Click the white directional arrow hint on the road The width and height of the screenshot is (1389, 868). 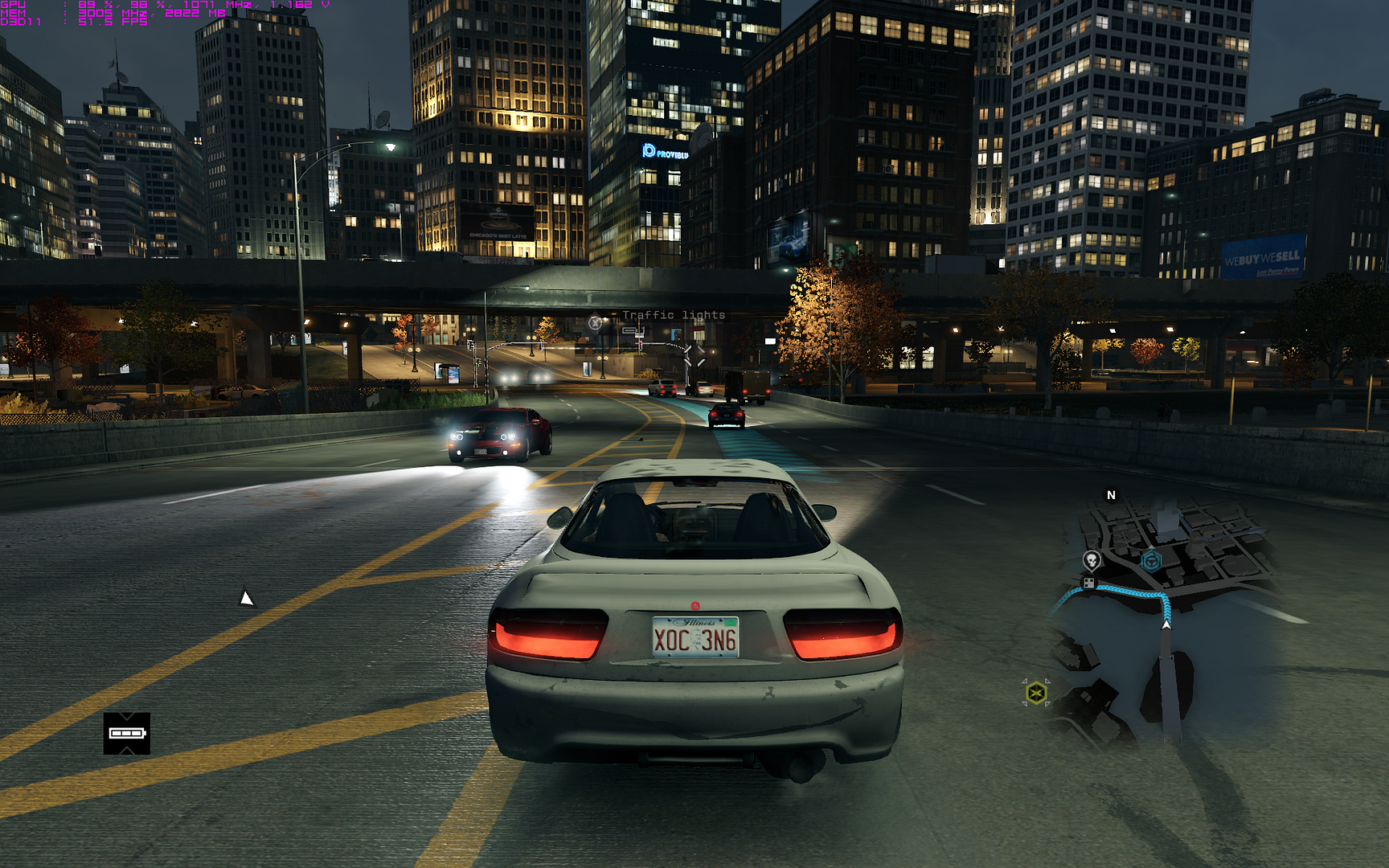(246, 597)
